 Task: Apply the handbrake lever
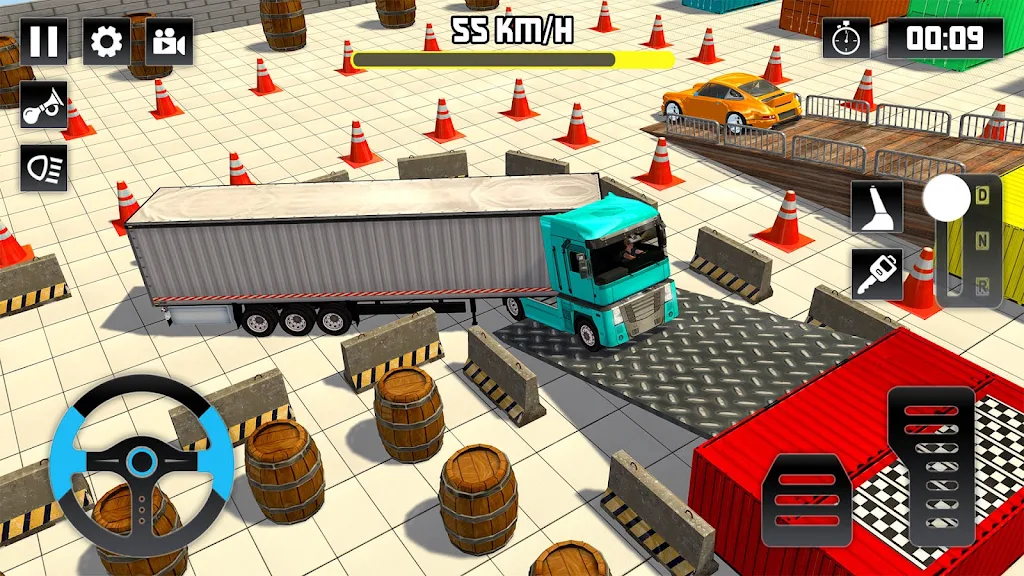(877, 207)
